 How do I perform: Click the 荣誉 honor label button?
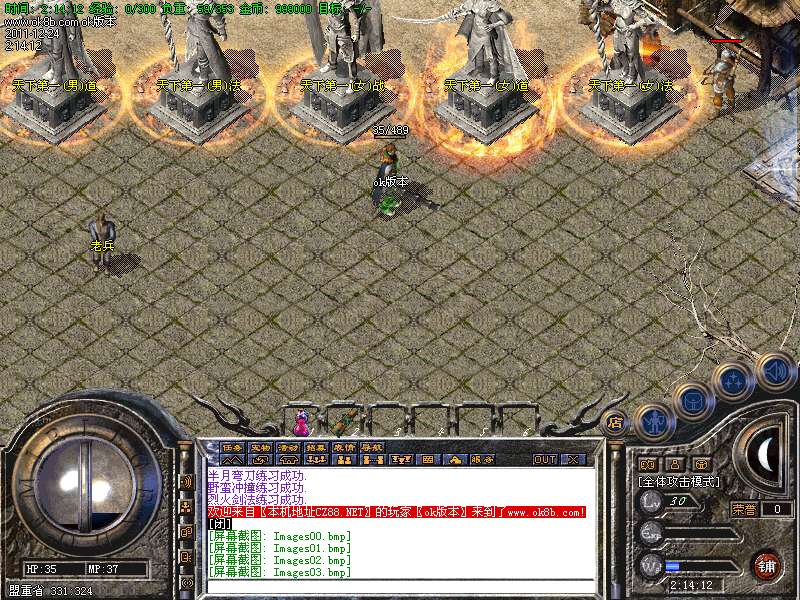click(x=745, y=509)
